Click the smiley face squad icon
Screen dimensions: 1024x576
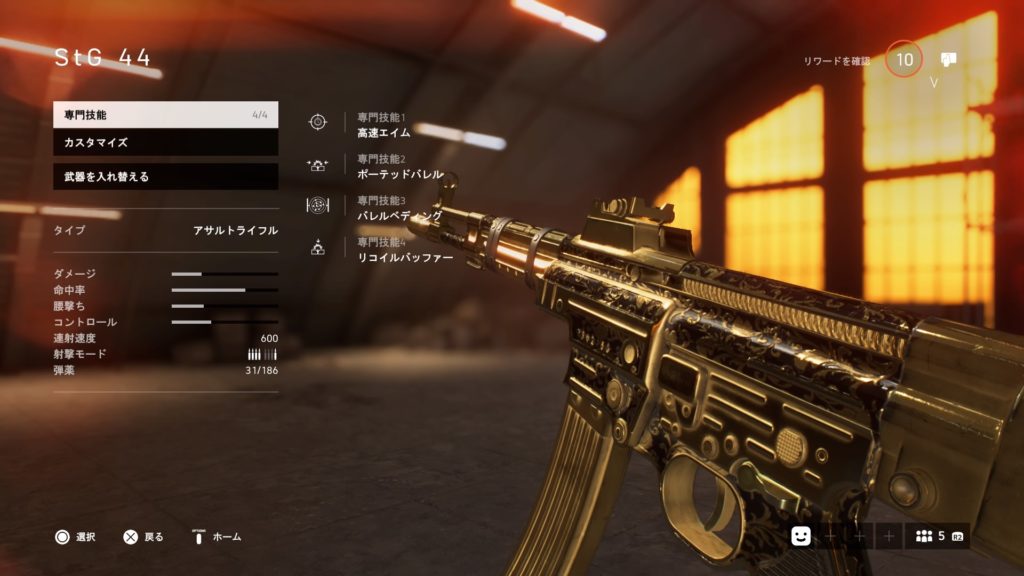point(801,536)
